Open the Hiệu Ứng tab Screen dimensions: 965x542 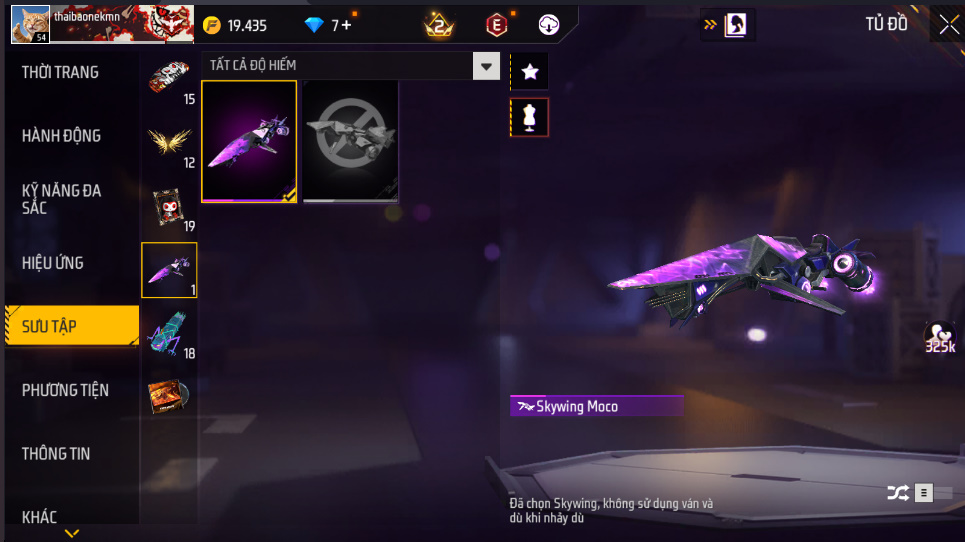pyautogui.click(x=53, y=263)
